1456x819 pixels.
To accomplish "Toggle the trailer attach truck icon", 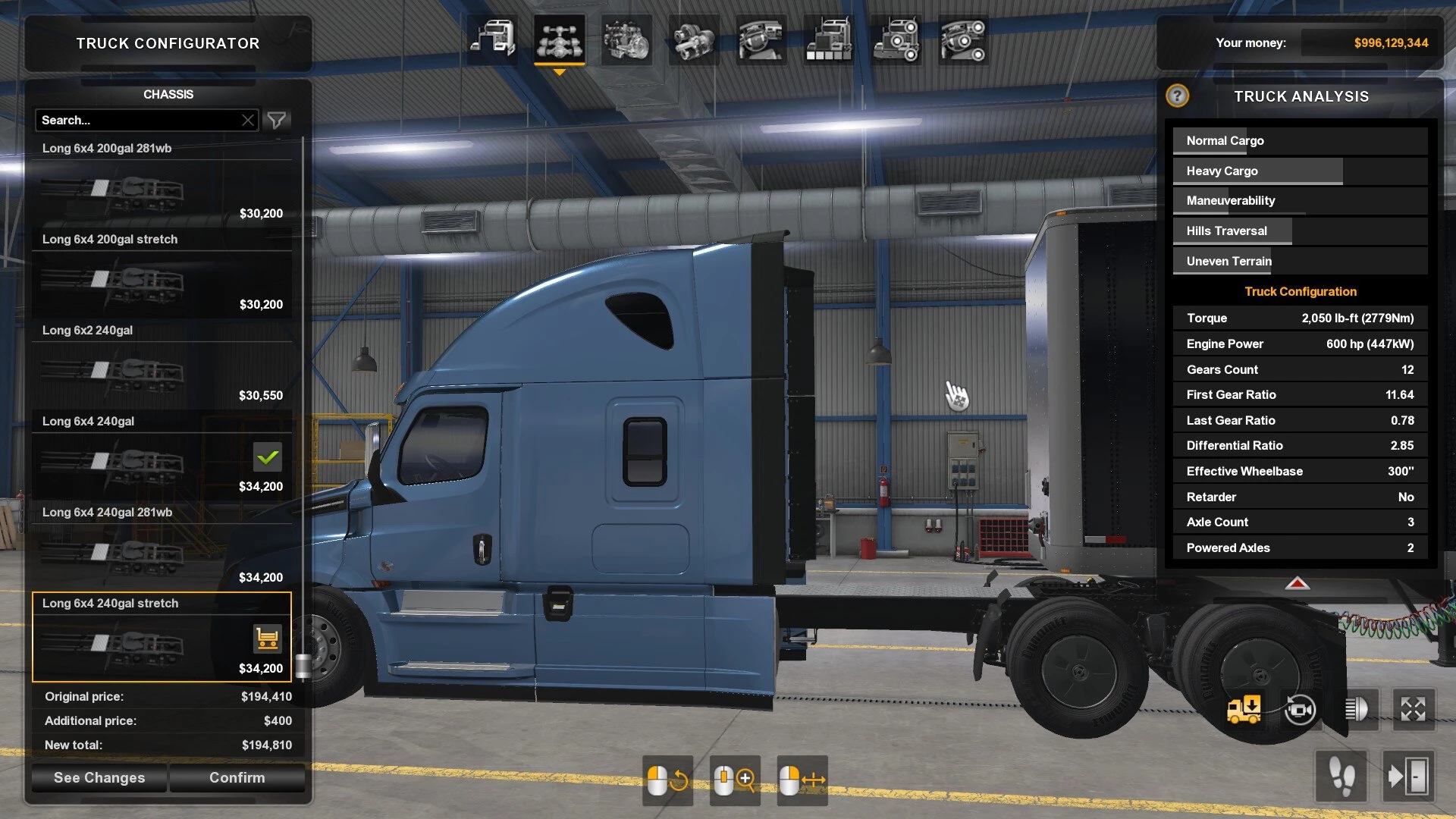I will pyautogui.click(x=1244, y=710).
